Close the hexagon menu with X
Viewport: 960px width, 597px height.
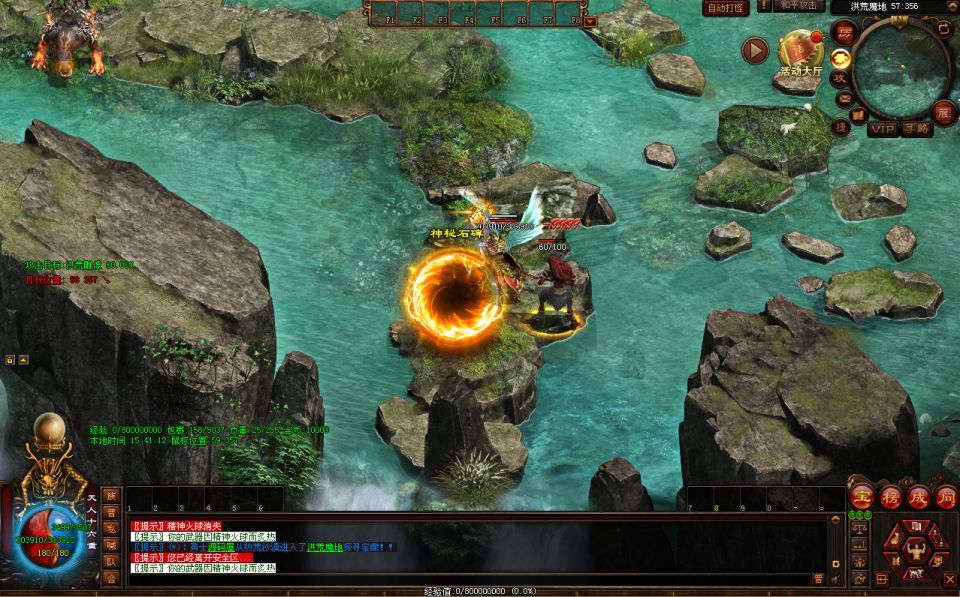(x=949, y=579)
